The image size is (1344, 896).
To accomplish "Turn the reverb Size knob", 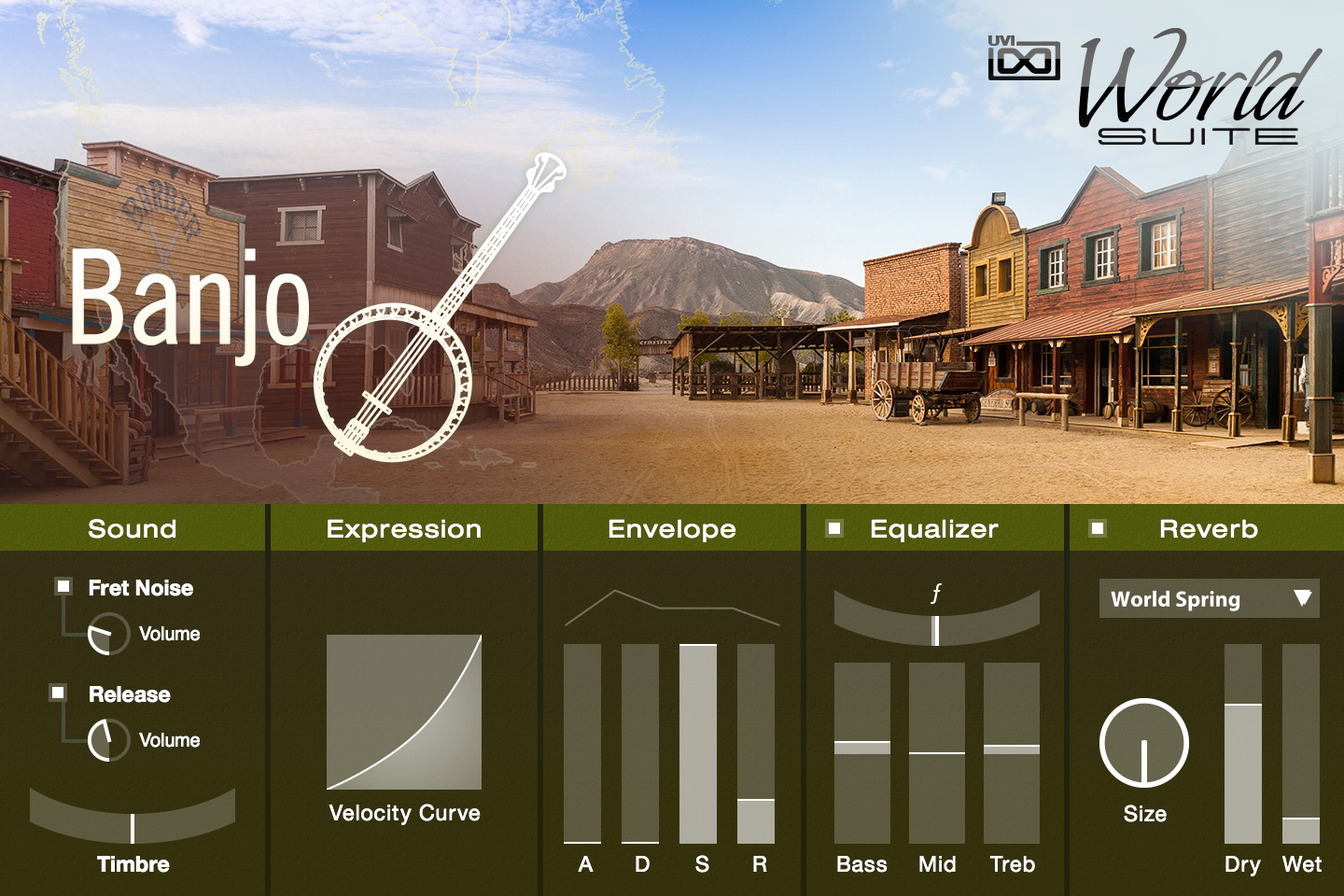I will [x=1144, y=742].
